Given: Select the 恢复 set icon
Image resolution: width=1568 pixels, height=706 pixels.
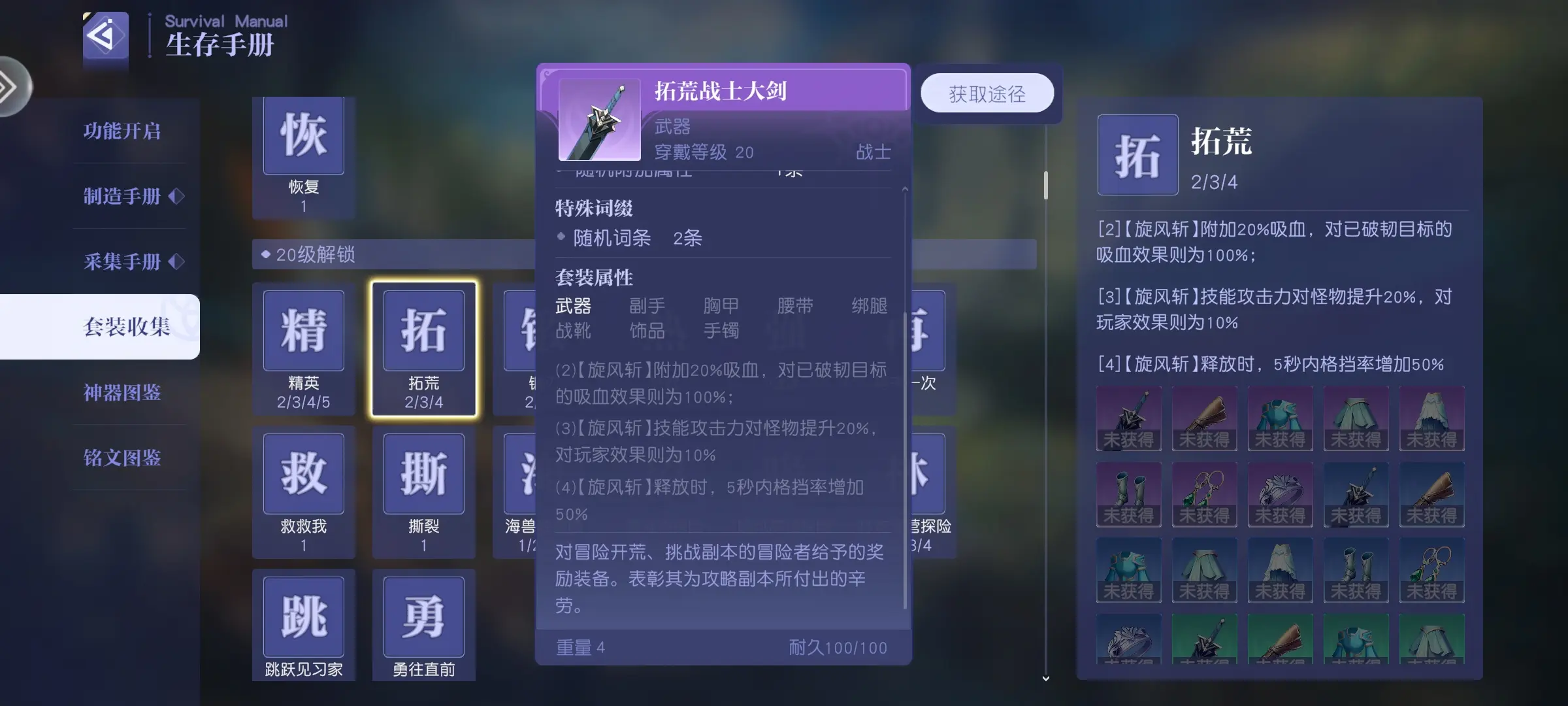Looking at the screenshot, I should point(303,136).
